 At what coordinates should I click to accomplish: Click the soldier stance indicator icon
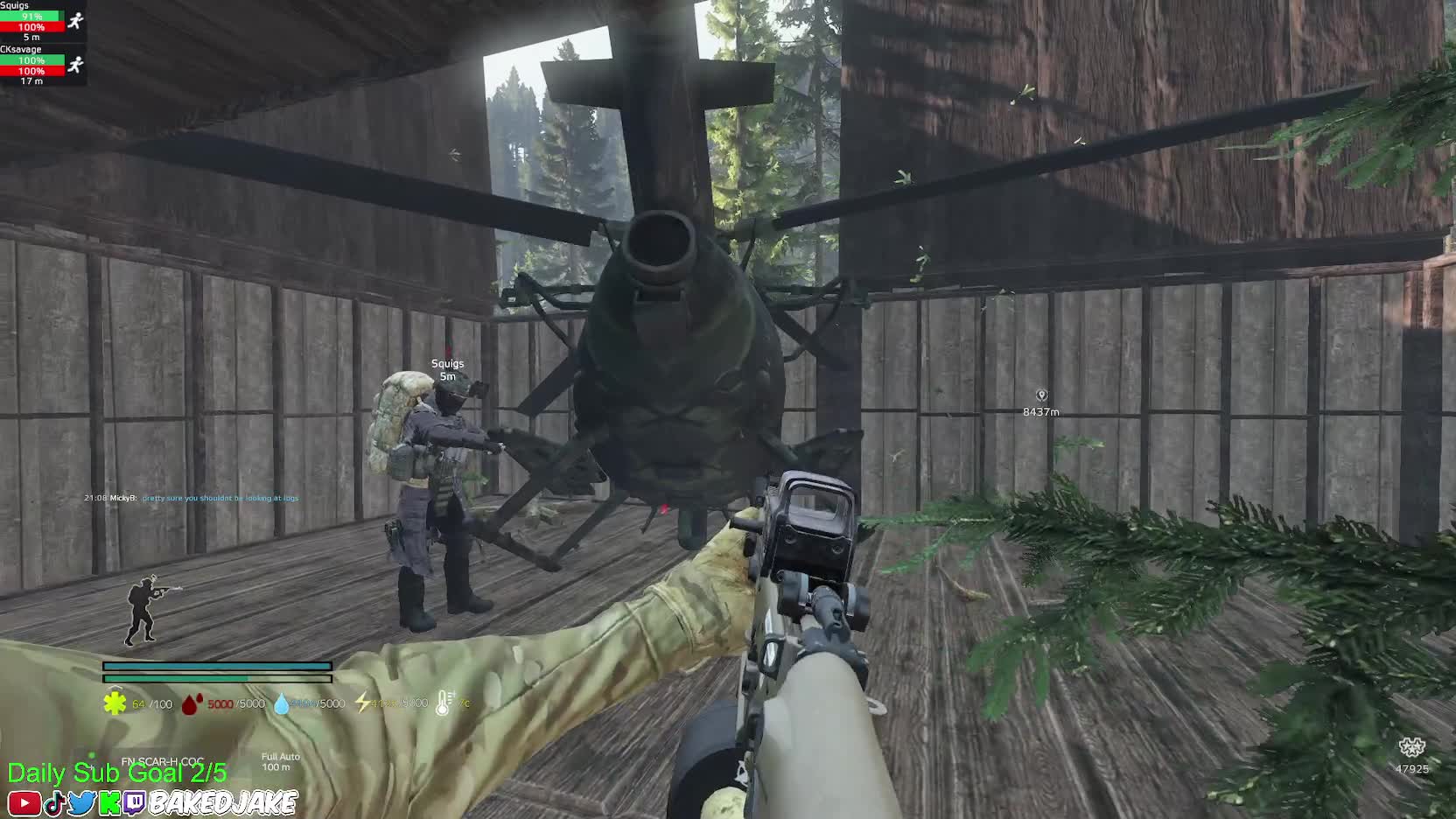pyautogui.click(x=149, y=609)
